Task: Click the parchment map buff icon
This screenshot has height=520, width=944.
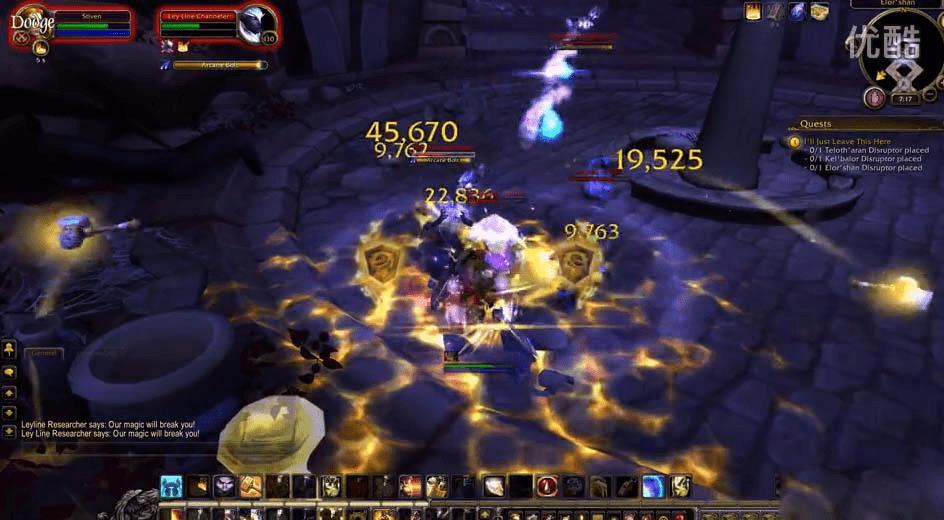Action: coord(819,11)
